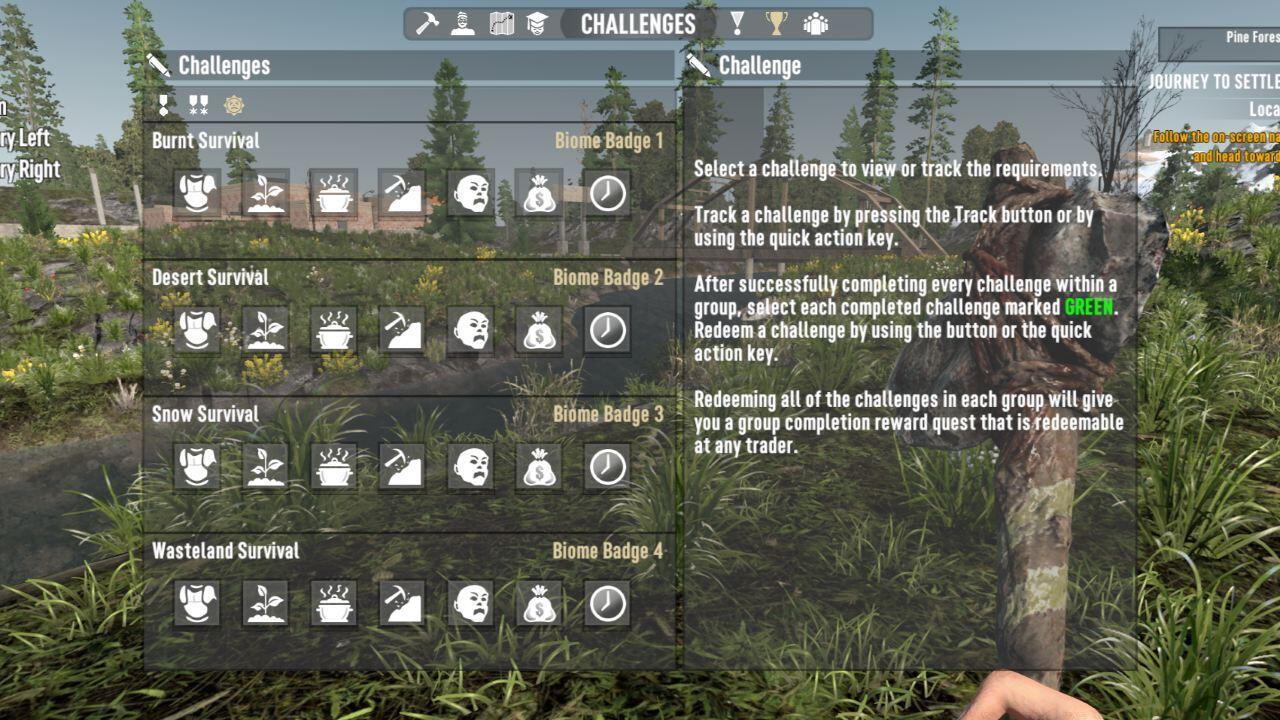Screen dimensions: 1280x720
Task: Switch to the CHALLENGES tab
Action: pos(636,25)
